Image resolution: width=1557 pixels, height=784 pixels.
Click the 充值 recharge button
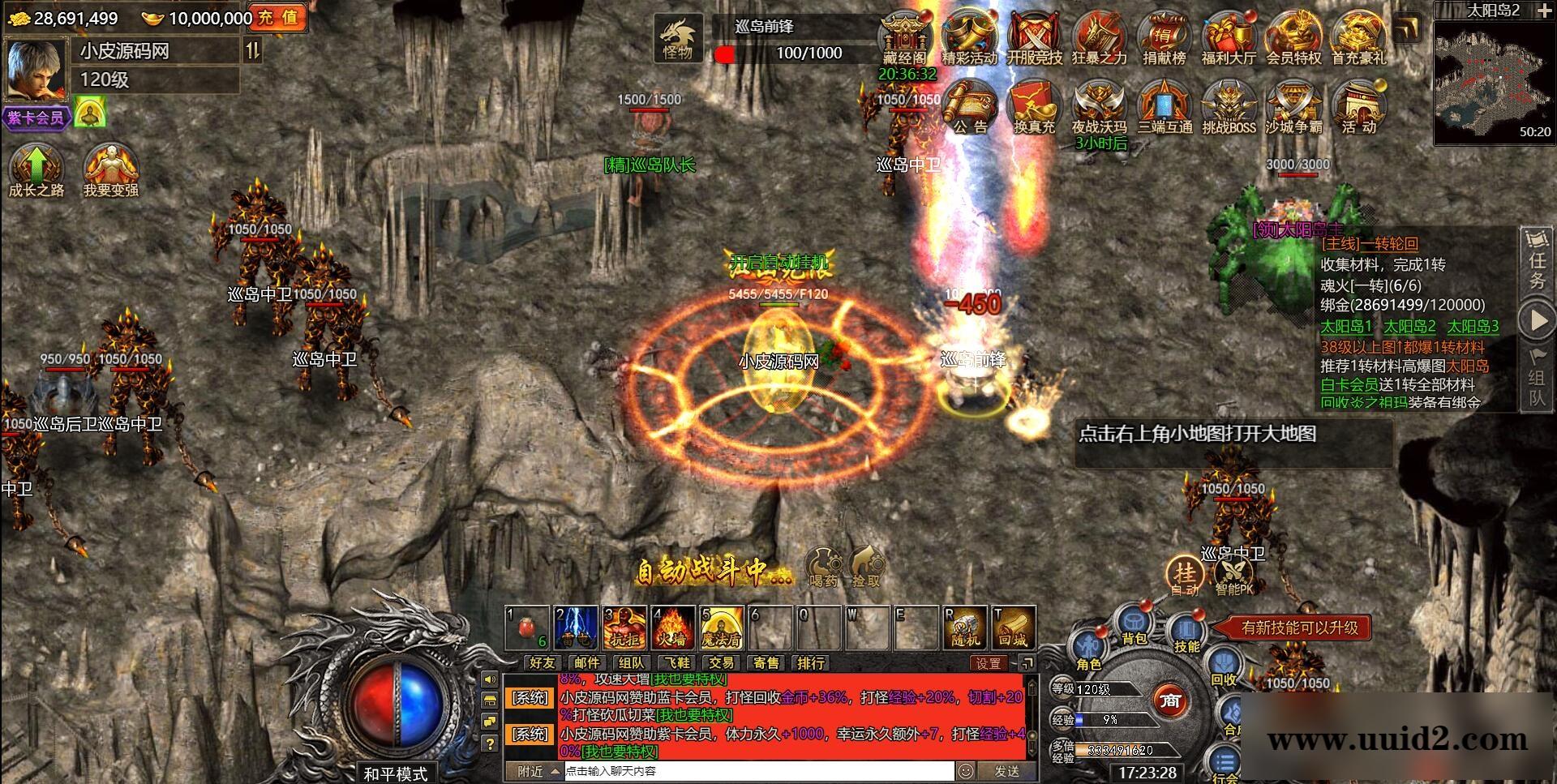[279, 18]
